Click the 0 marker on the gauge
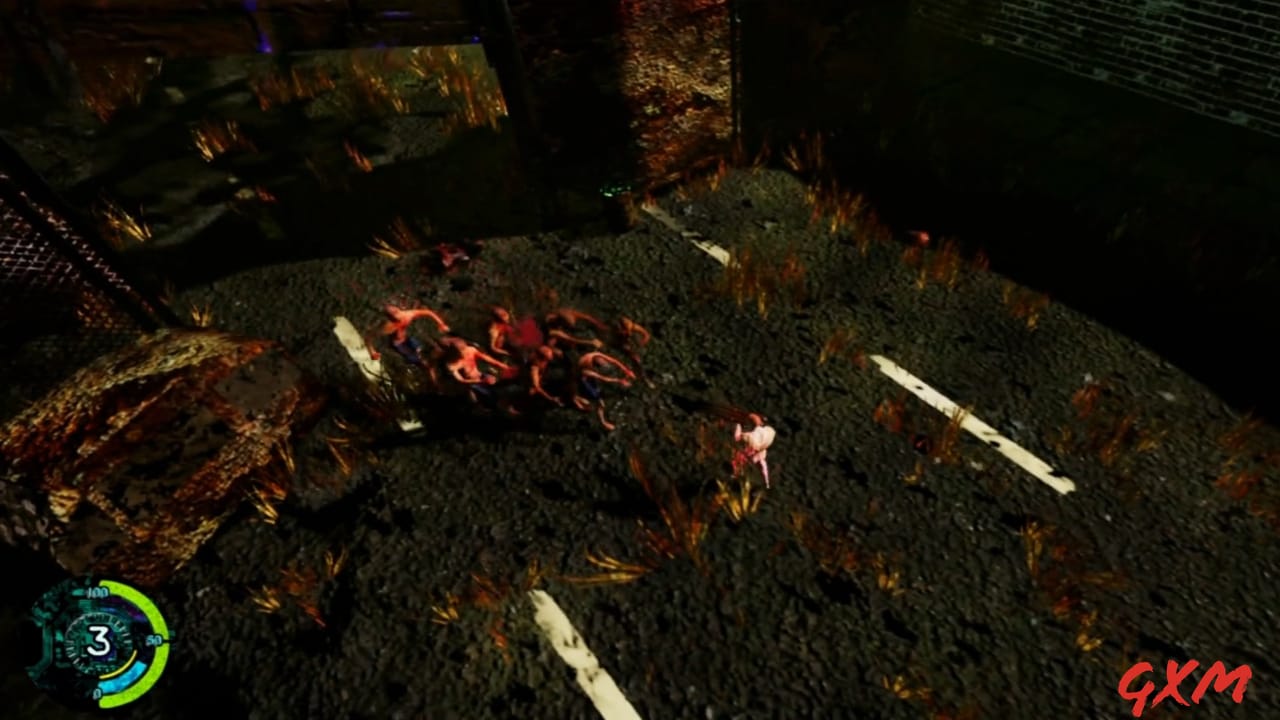This screenshot has height=720, width=1280. 98,692
